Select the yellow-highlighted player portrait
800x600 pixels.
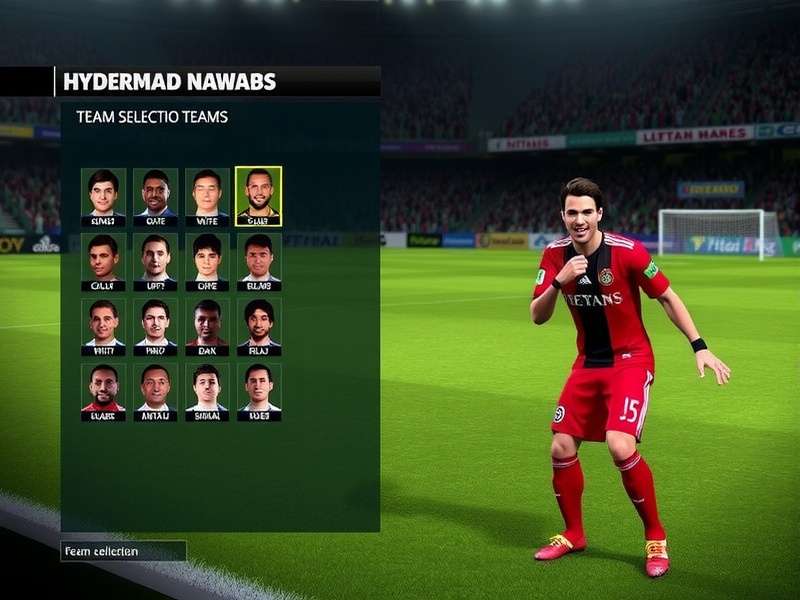tap(259, 196)
